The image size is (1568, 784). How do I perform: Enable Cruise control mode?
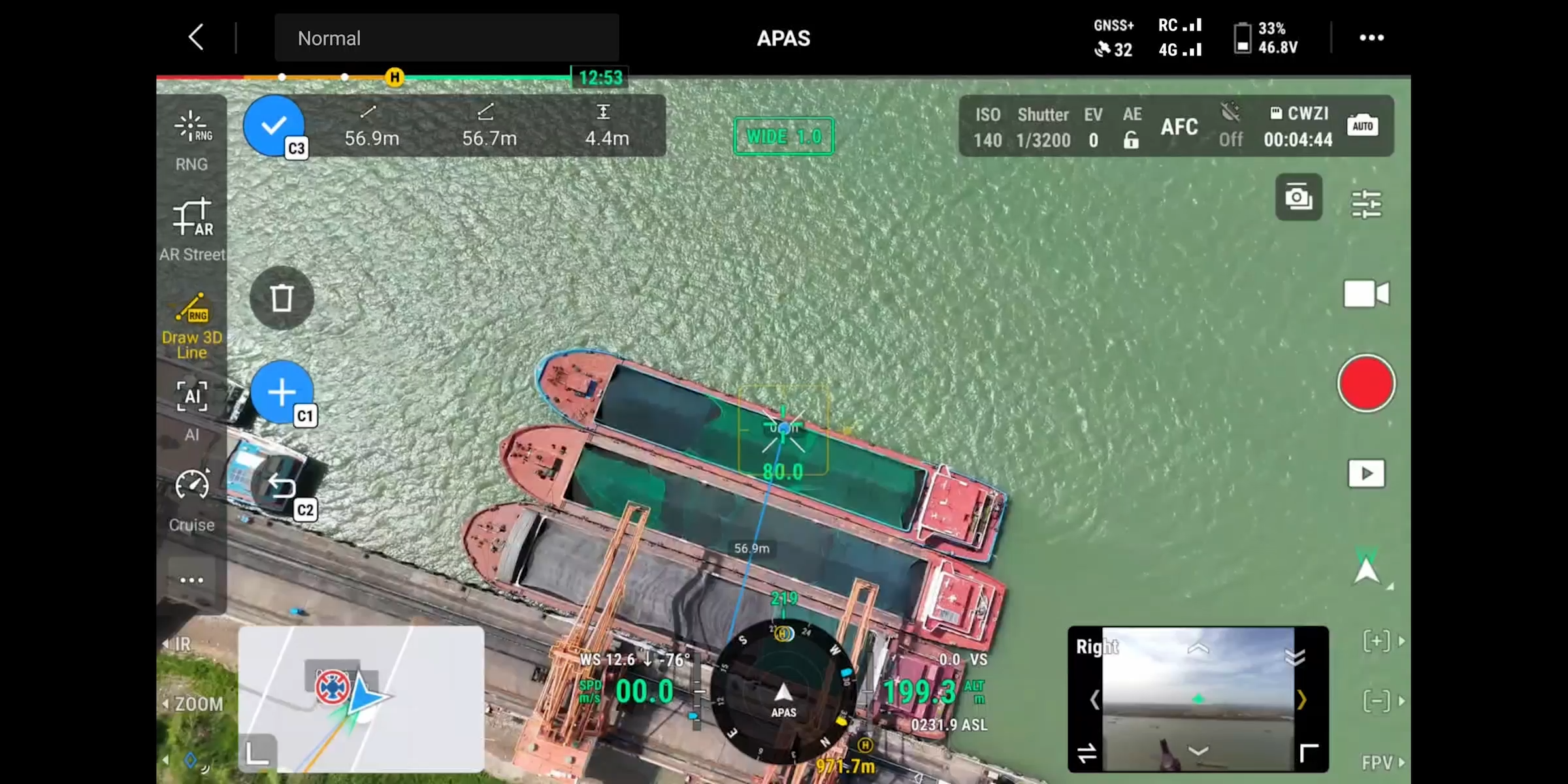point(191,498)
